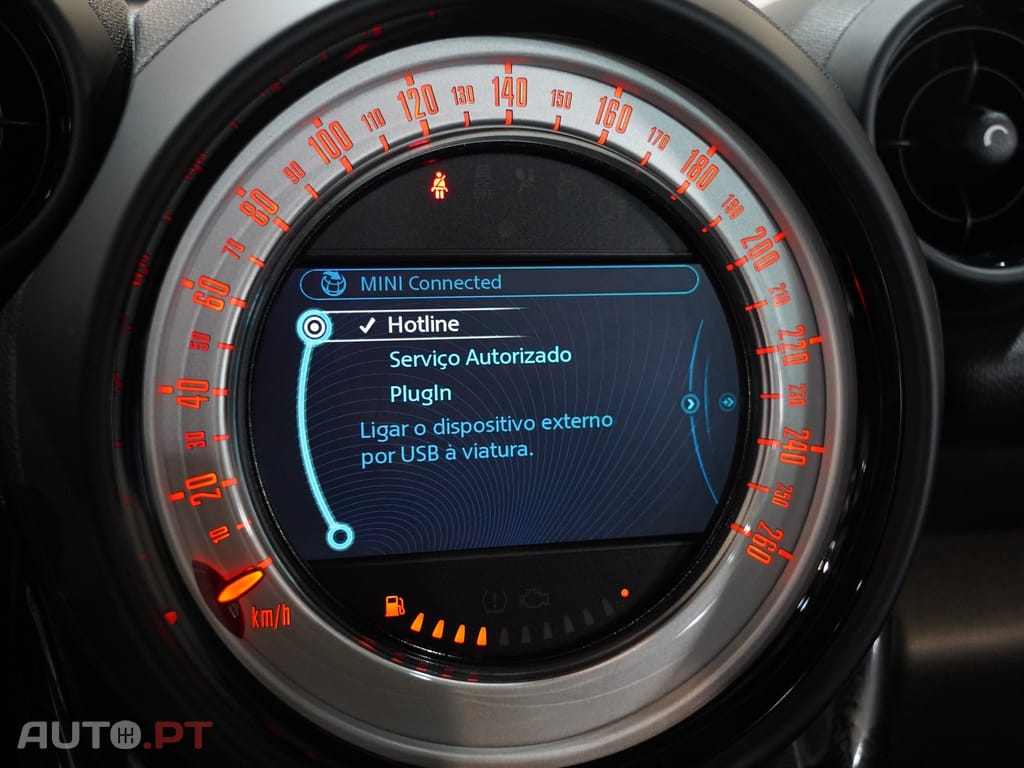Select the Hotline menu entry
1024x768 pixels.
[x=423, y=325]
